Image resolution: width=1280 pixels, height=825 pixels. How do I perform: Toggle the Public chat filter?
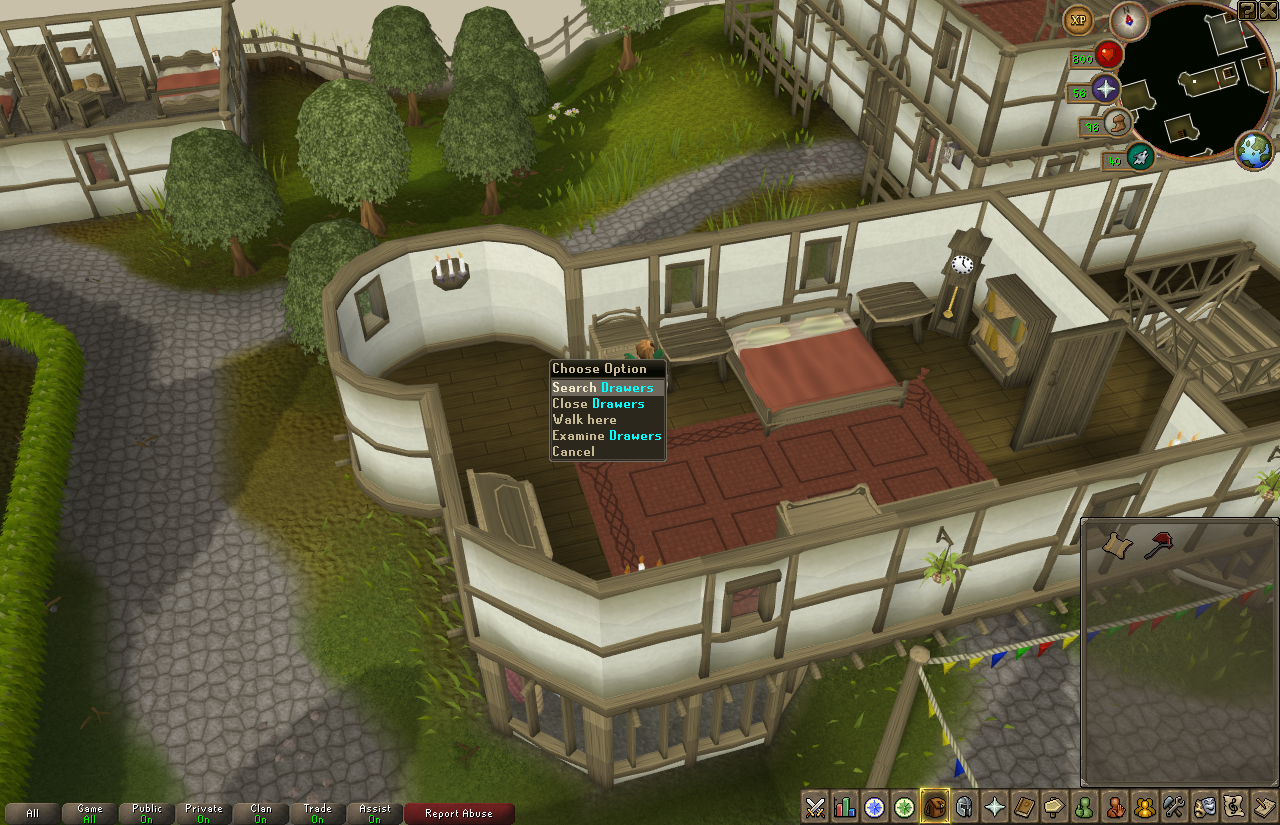pyautogui.click(x=147, y=813)
